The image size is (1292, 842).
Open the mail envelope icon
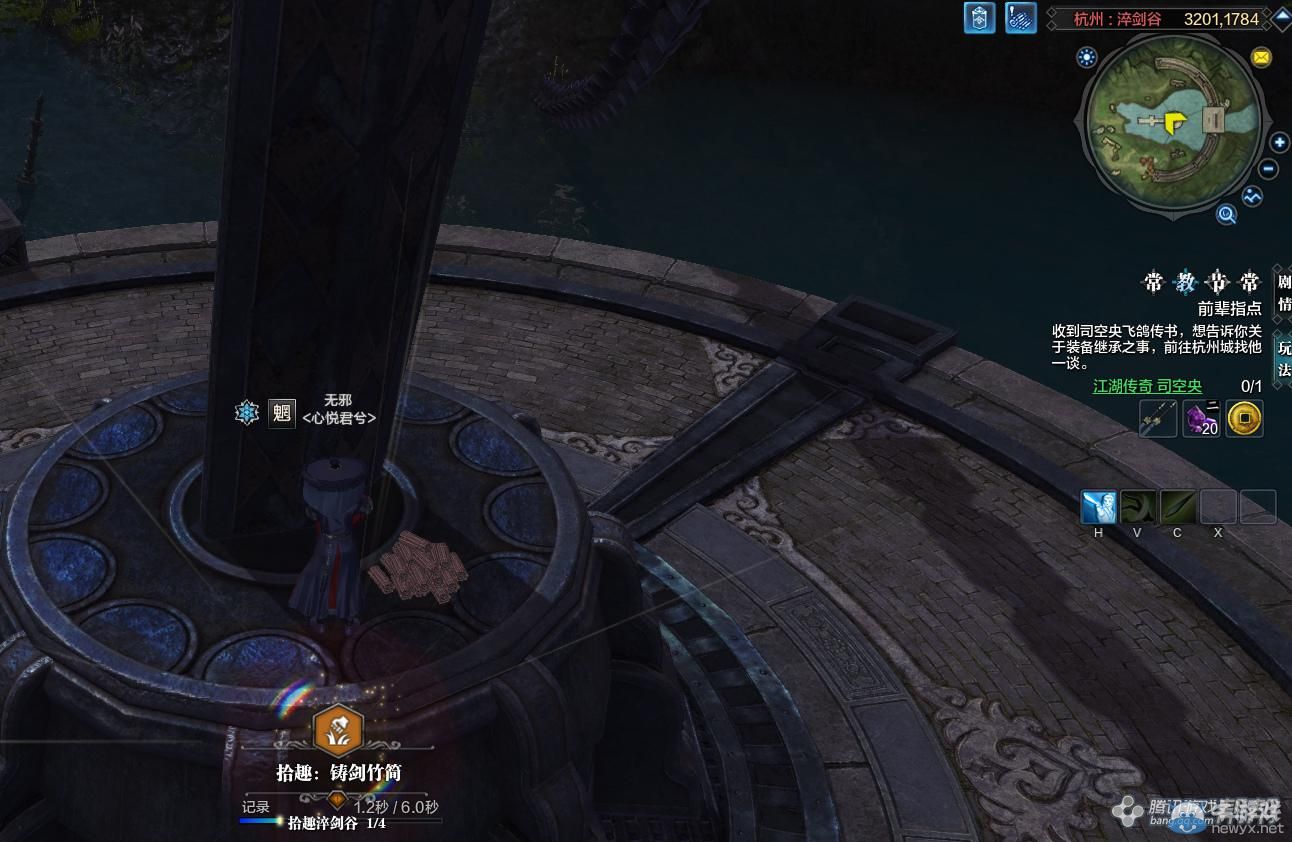1261,57
